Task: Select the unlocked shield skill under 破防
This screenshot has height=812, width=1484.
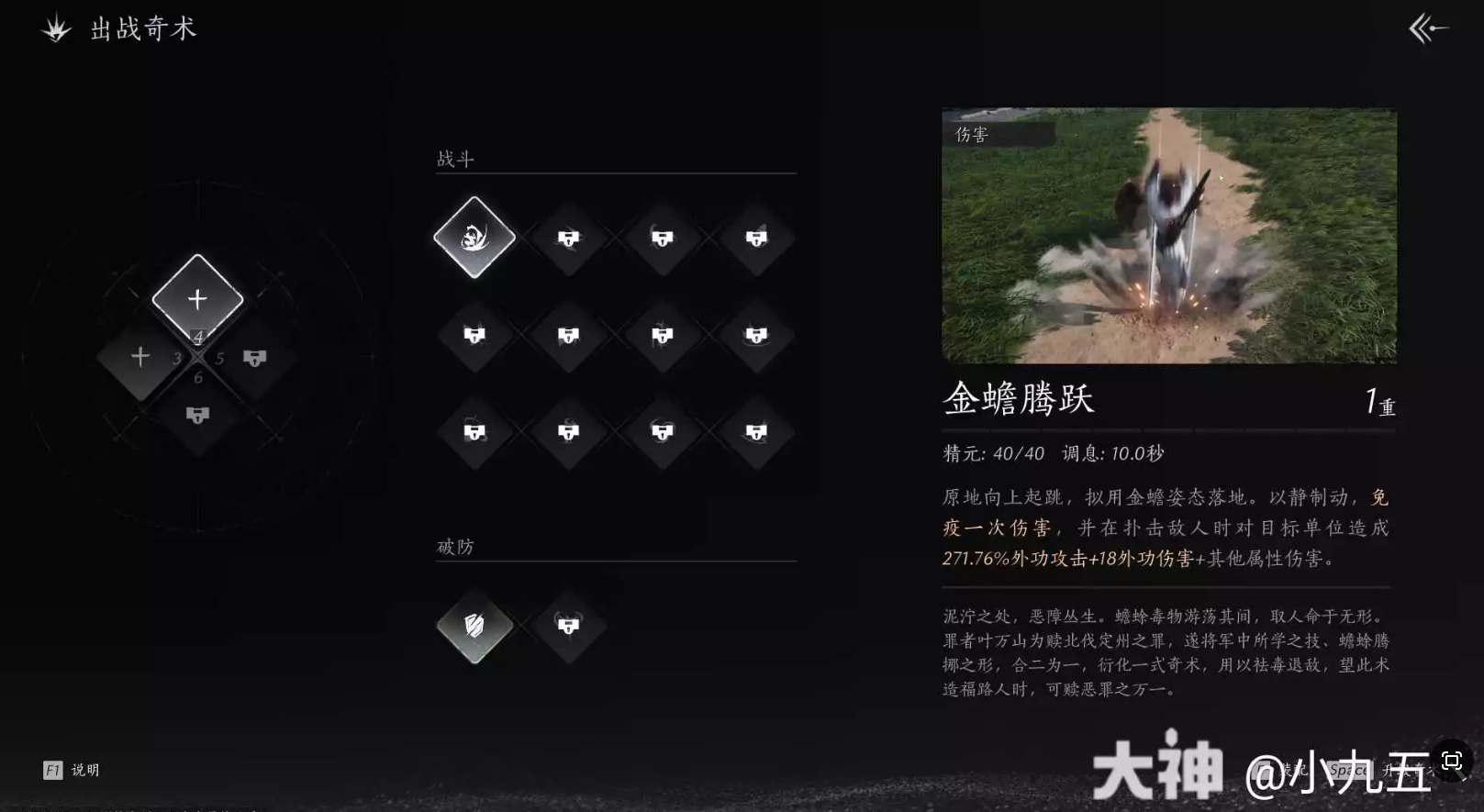Action: [x=474, y=627]
